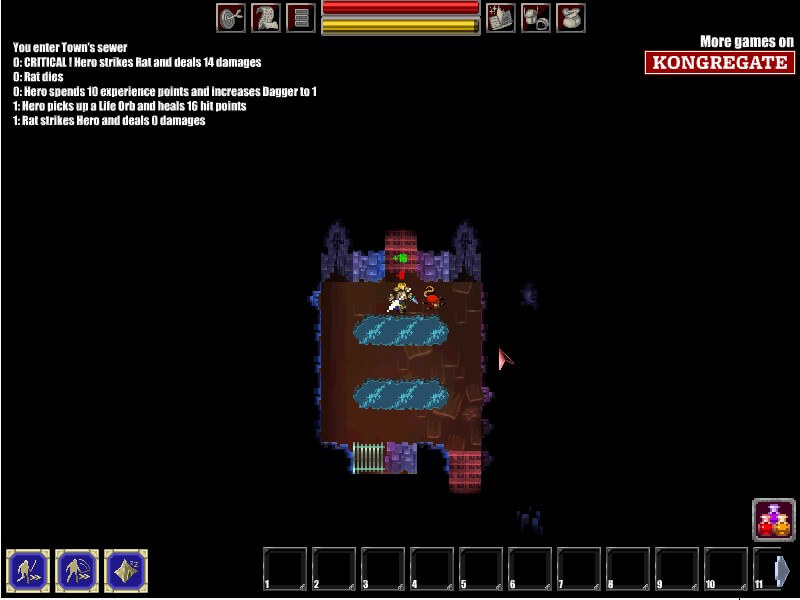Open the target icon at the top
This screenshot has height=600, width=800.
tap(231, 18)
